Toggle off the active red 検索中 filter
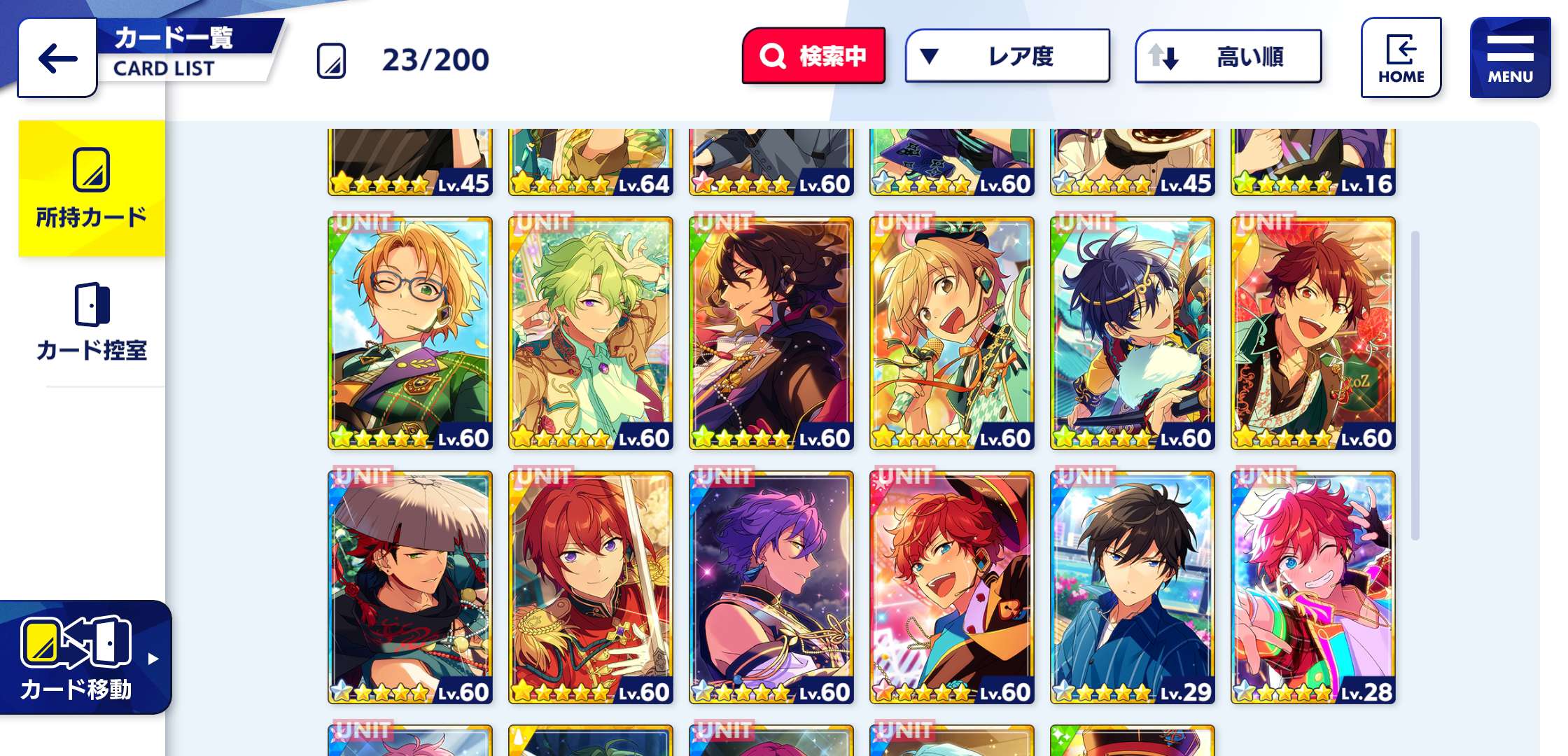1568x756 pixels. pyautogui.click(x=814, y=55)
